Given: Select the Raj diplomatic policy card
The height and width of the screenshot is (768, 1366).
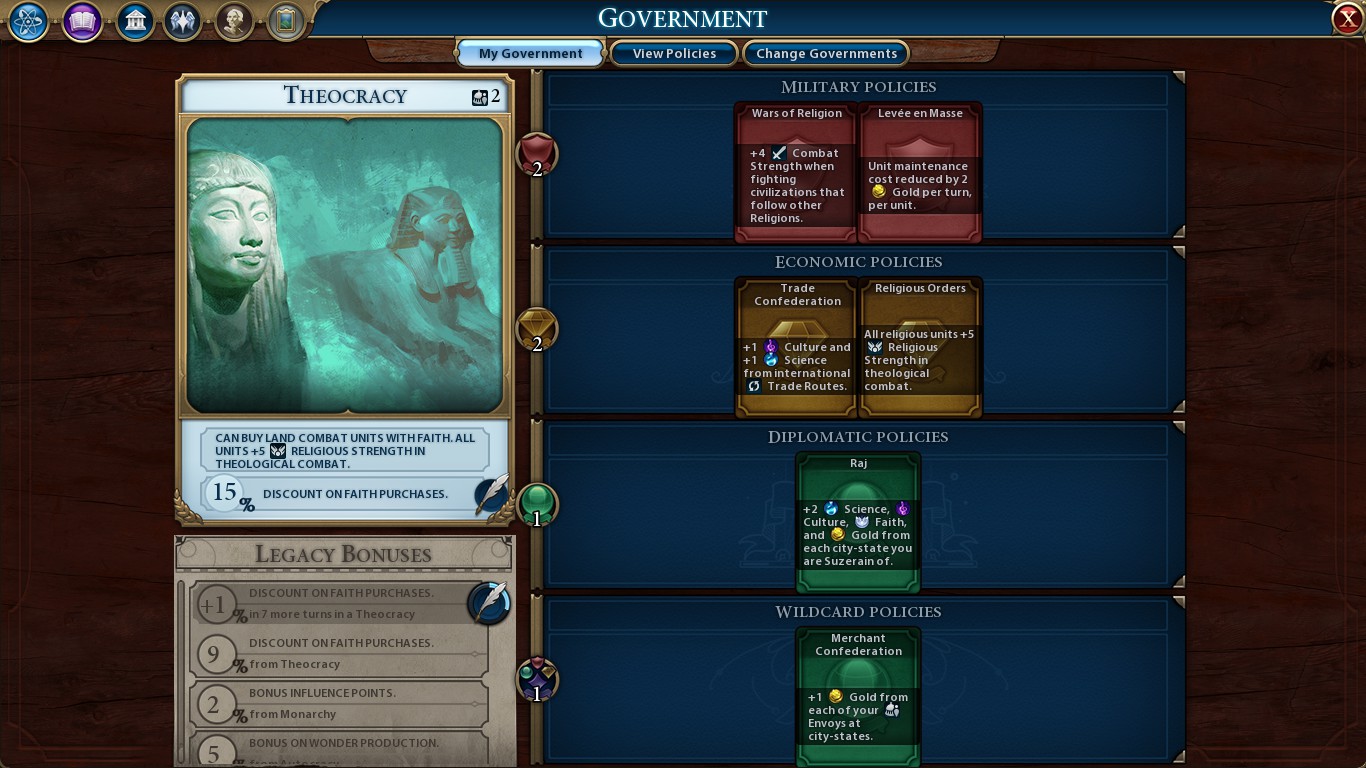Looking at the screenshot, I should tap(857, 520).
